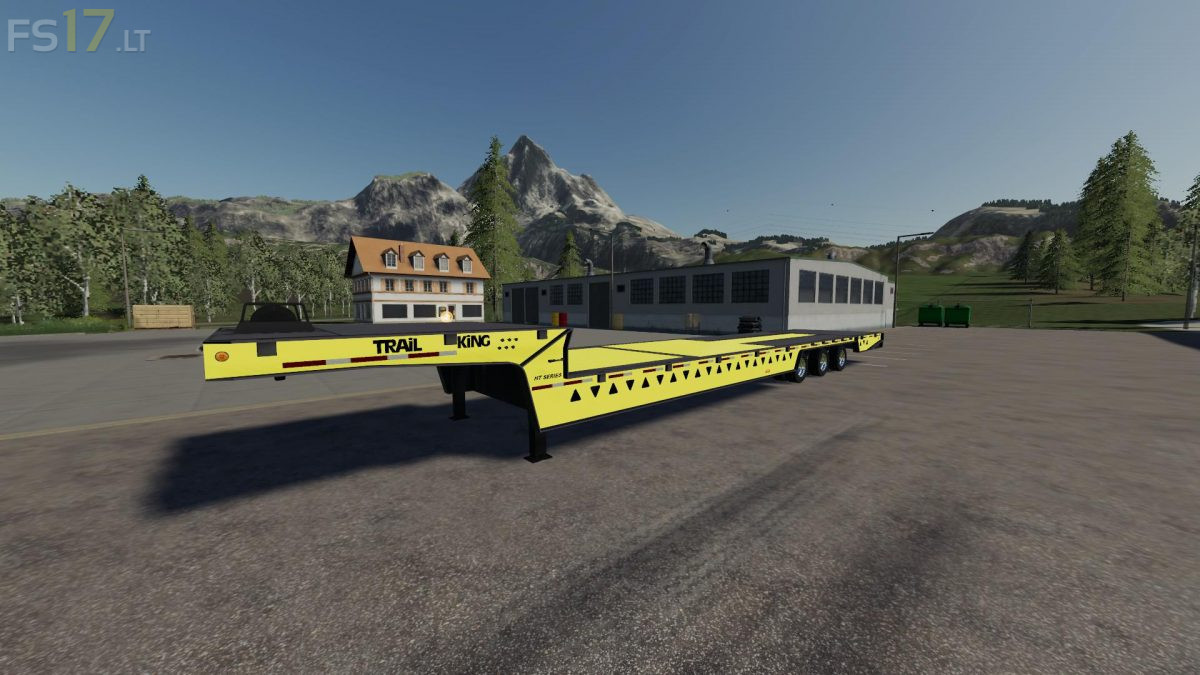Click the FS17.LT watermark logo
Screen dimensions: 1200x675
(x=78, y=33)
